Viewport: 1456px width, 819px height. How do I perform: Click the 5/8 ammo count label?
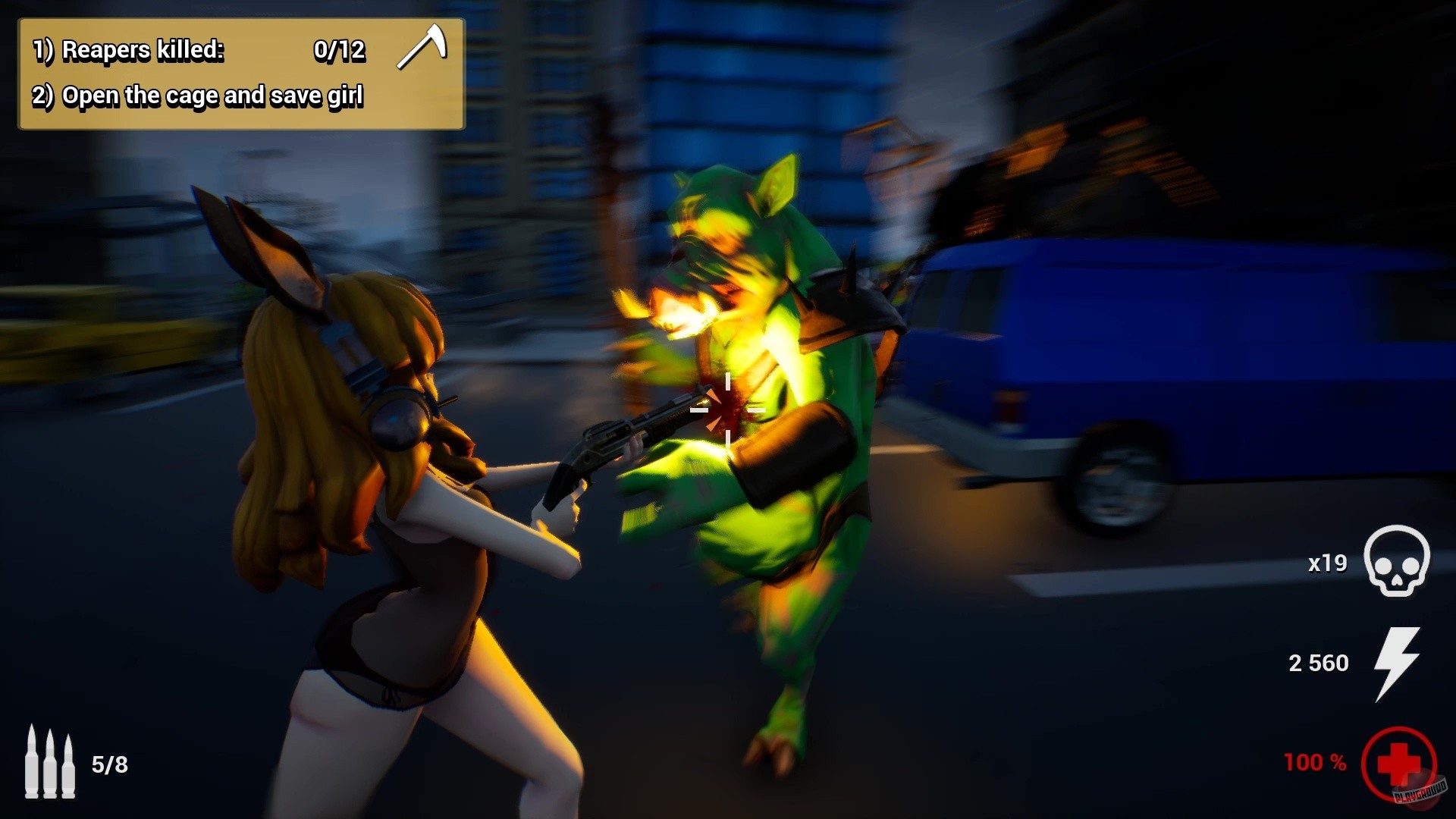coord(111,764)
